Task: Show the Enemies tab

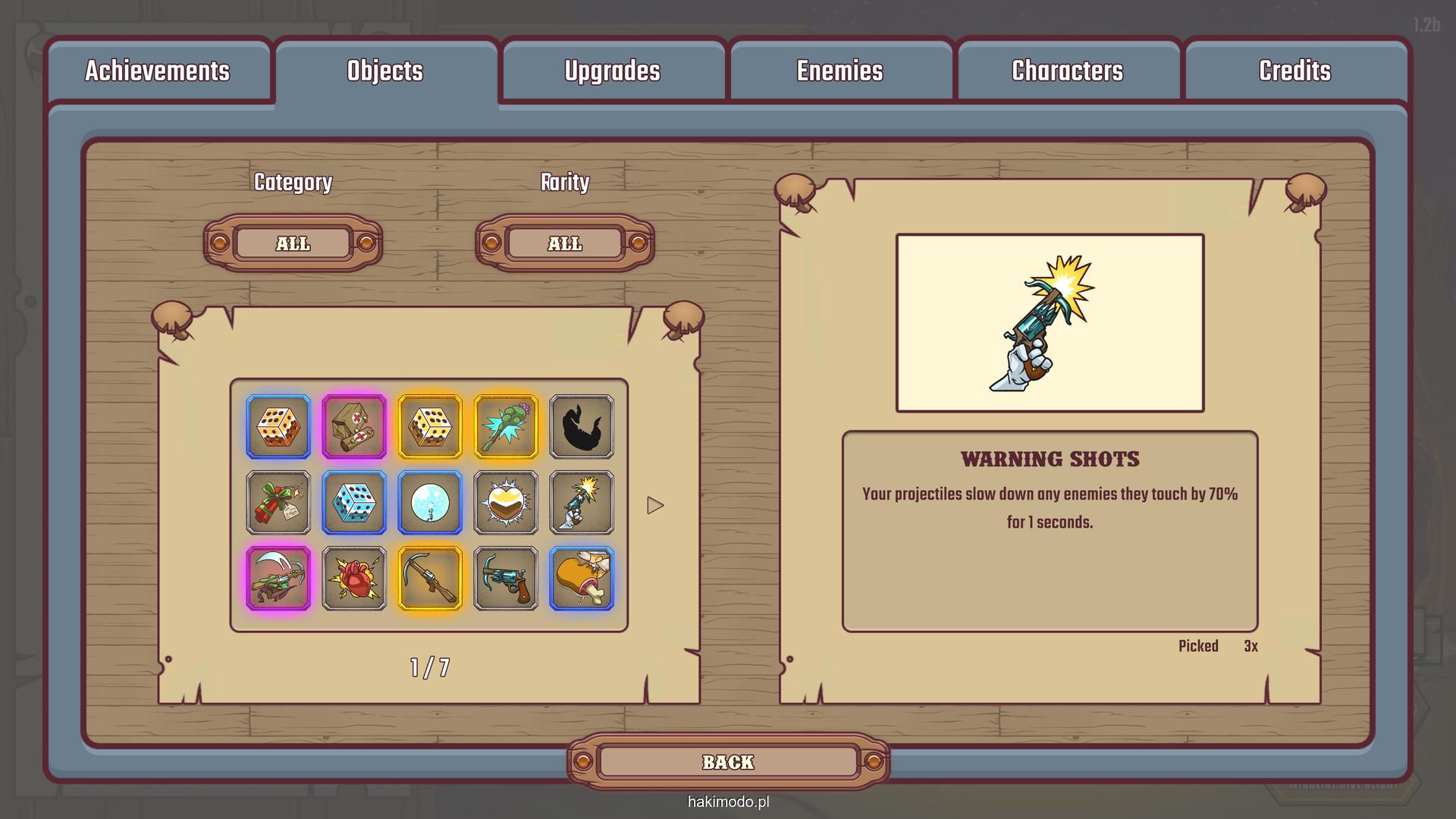Action: coord(839,71)
